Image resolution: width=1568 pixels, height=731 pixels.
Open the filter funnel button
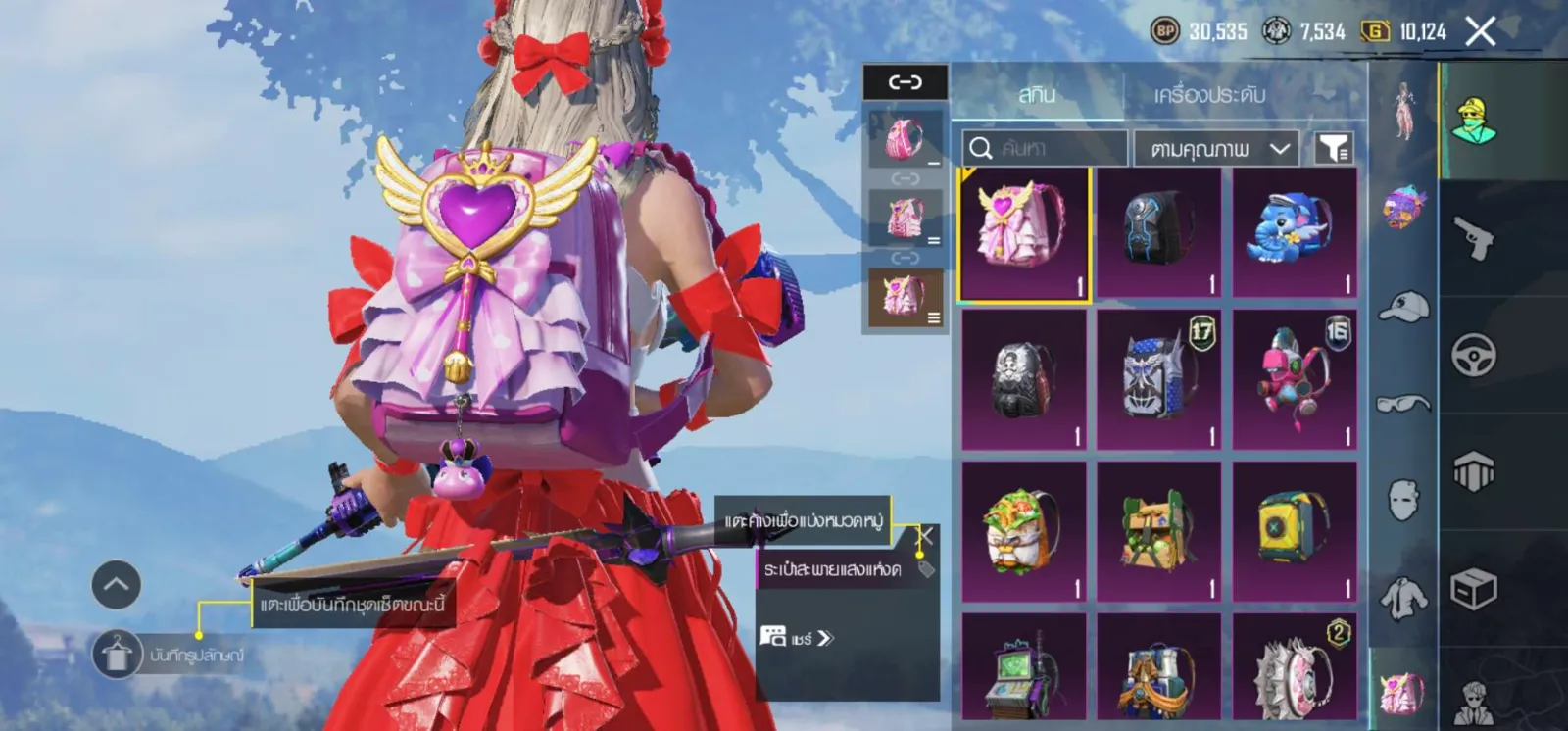click(x=1333, y=149)
